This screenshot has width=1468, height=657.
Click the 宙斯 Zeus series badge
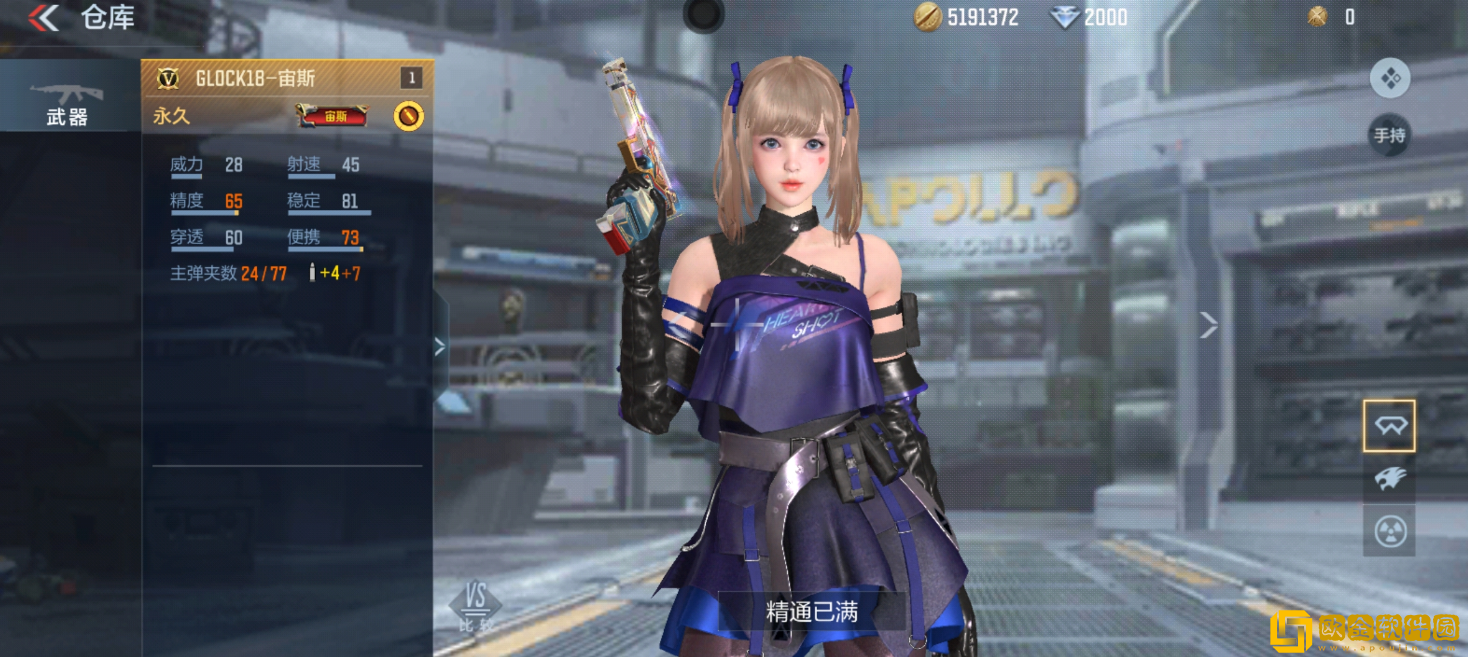[x=332, y=116]
